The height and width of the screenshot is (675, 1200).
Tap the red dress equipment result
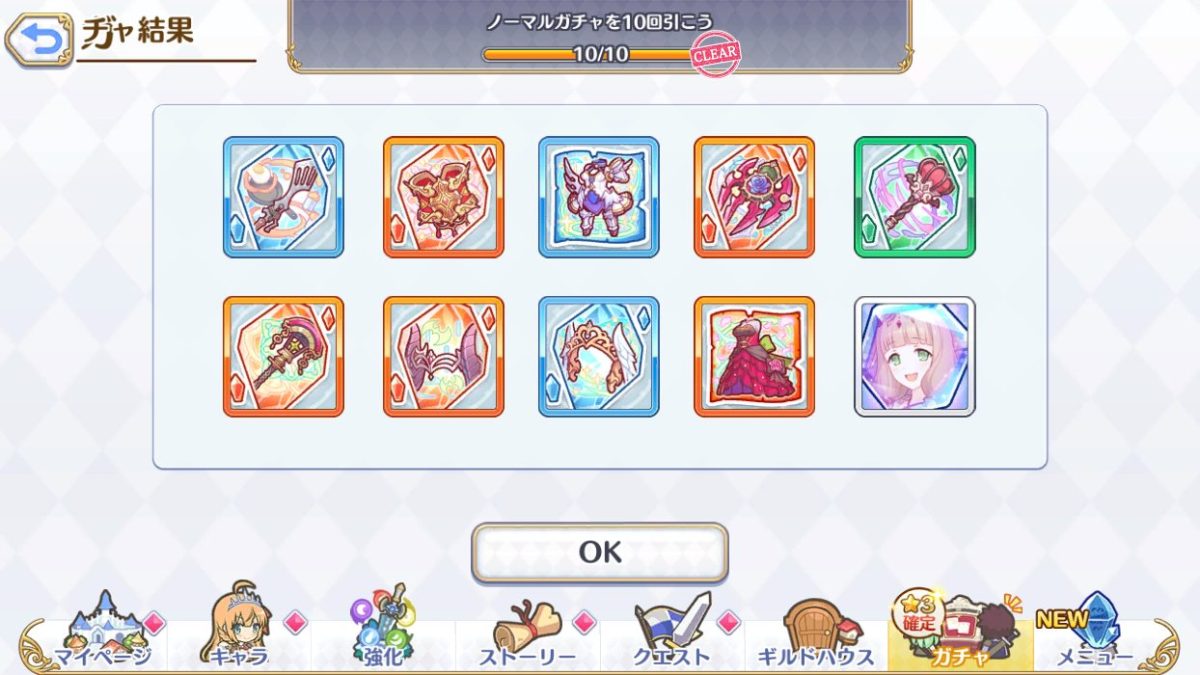click(754, 356)
